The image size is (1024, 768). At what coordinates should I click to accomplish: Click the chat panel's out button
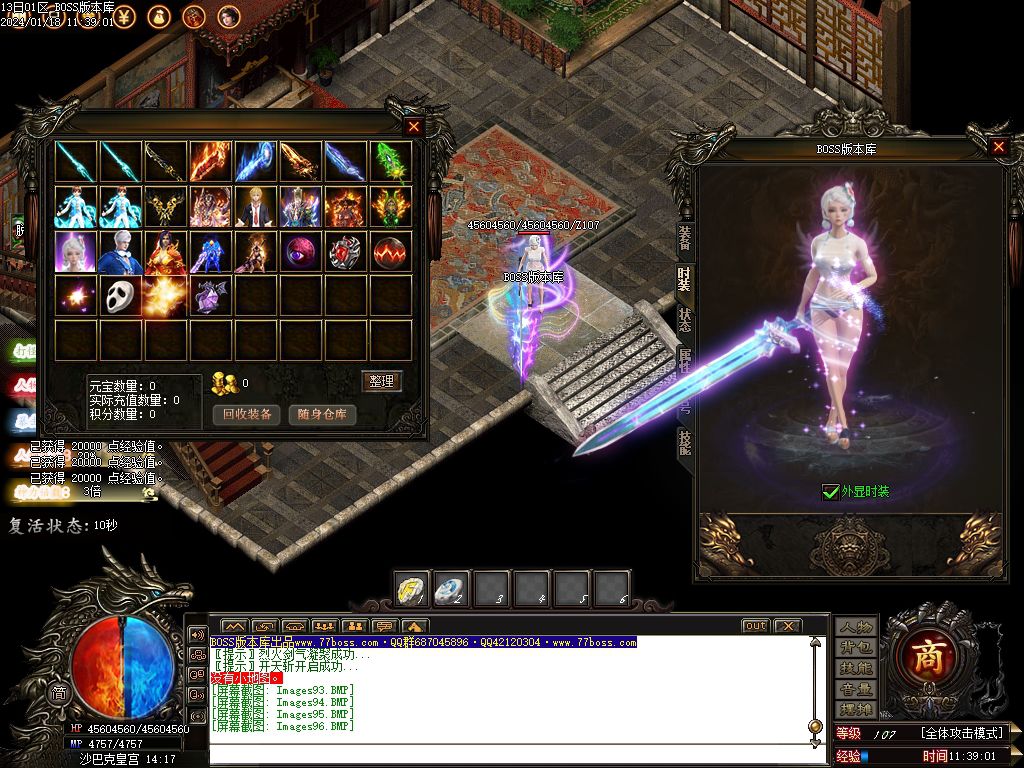[755, 626]
